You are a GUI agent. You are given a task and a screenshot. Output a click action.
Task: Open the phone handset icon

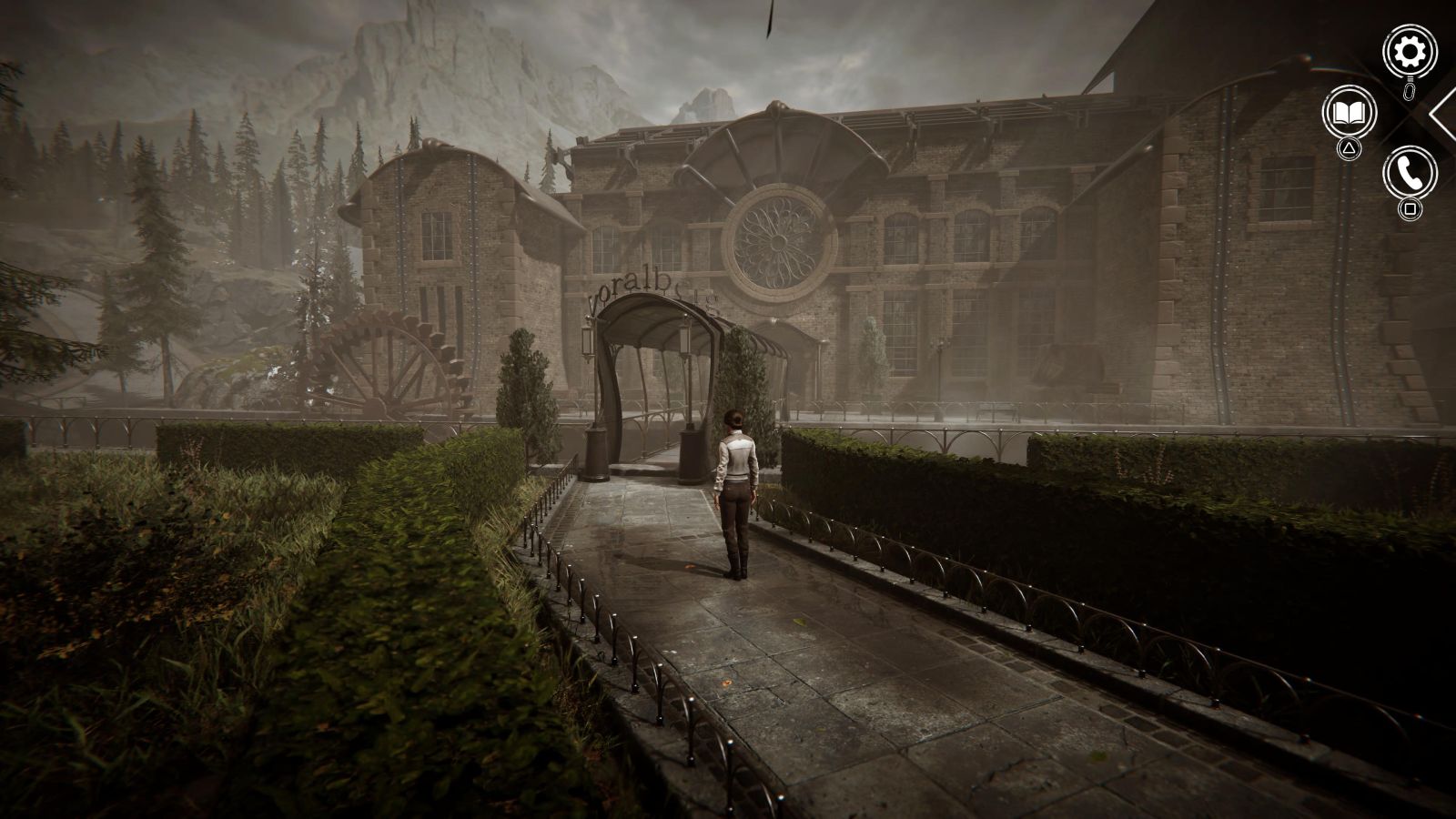(1410, 172)
